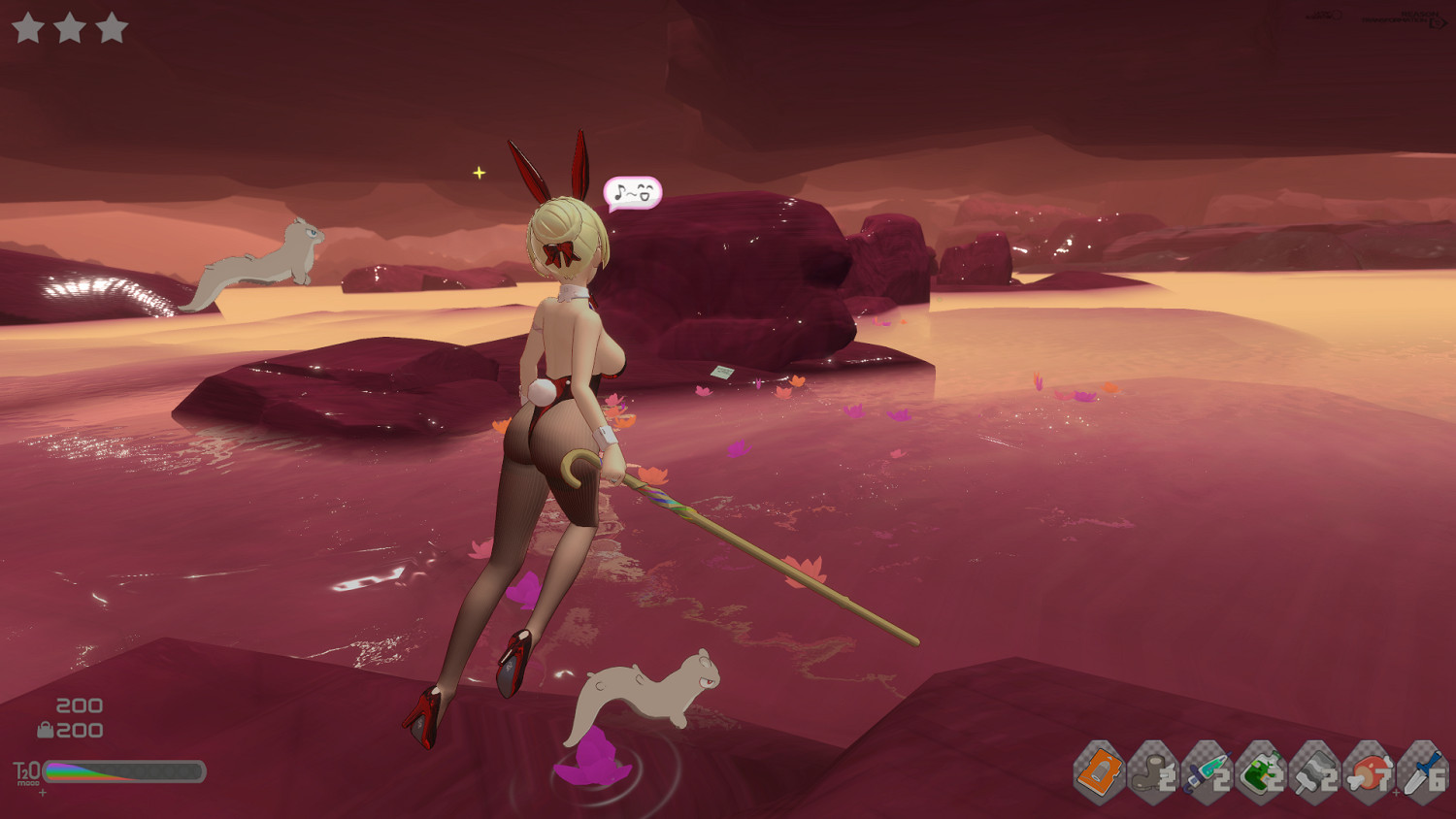Click the first star in the rating row
The height and width of the screenshot is (819, 1456).
(29, 28)
